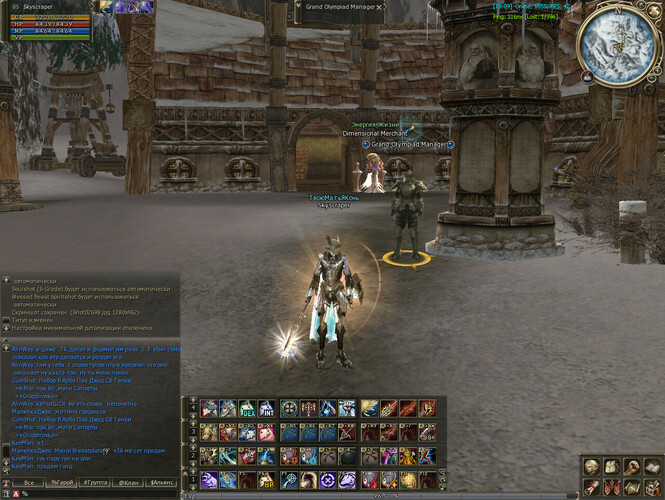Open the clan banners icon

(611, 487)
